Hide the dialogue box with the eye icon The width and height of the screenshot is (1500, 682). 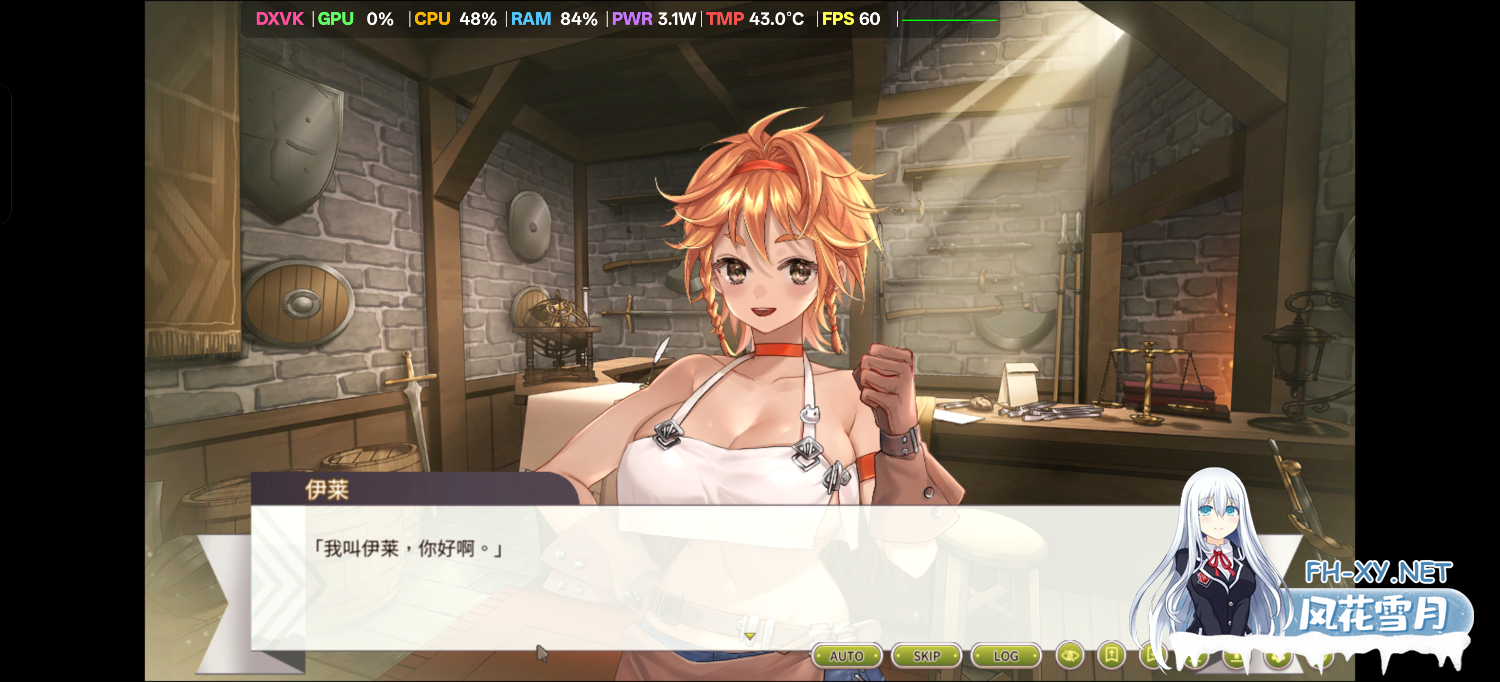[1070, 656]
